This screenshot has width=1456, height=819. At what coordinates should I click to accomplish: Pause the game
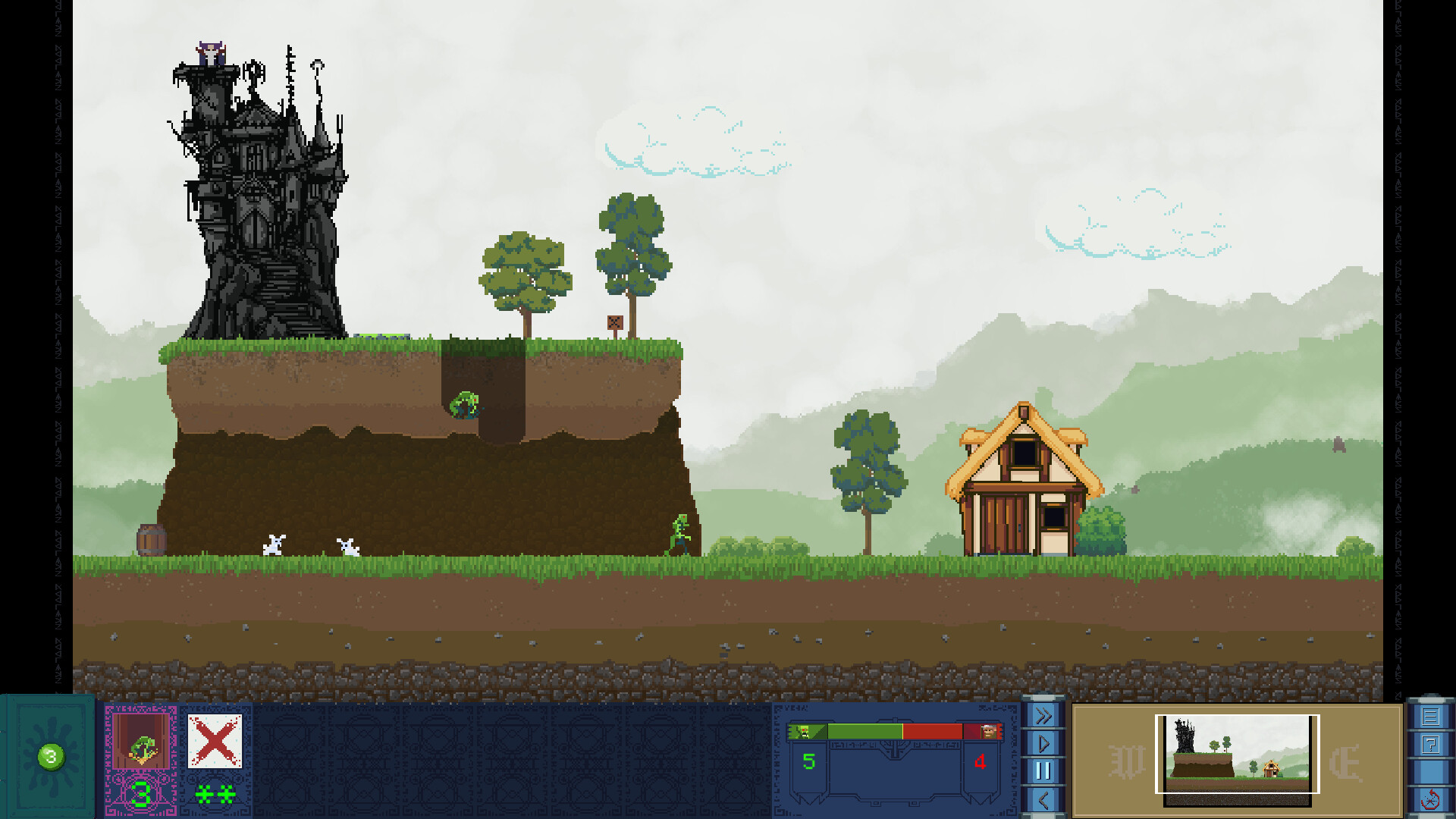[1043, 771]
